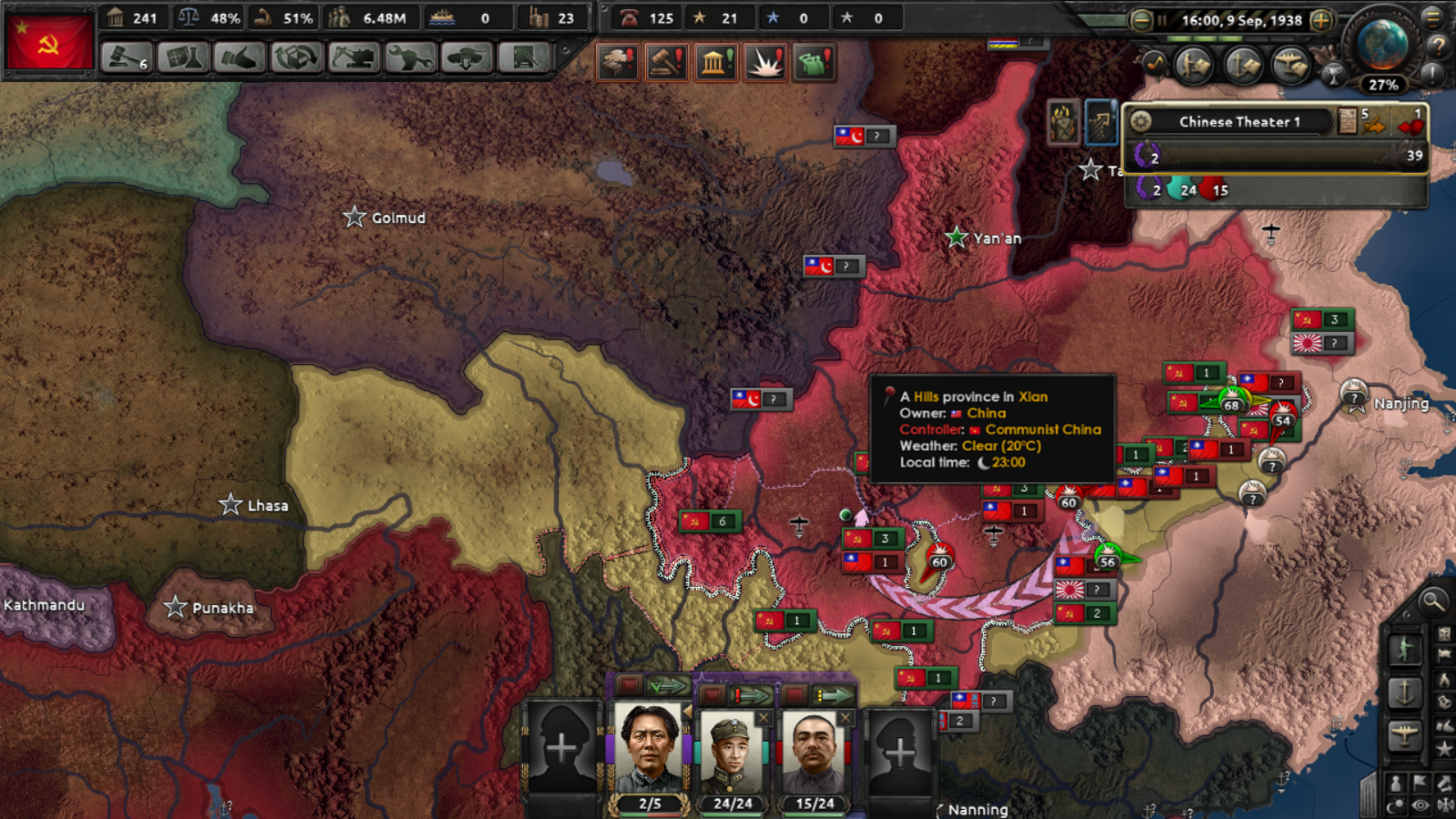Open the Chinese Theater 1 settings gear

pos(1140,121)
